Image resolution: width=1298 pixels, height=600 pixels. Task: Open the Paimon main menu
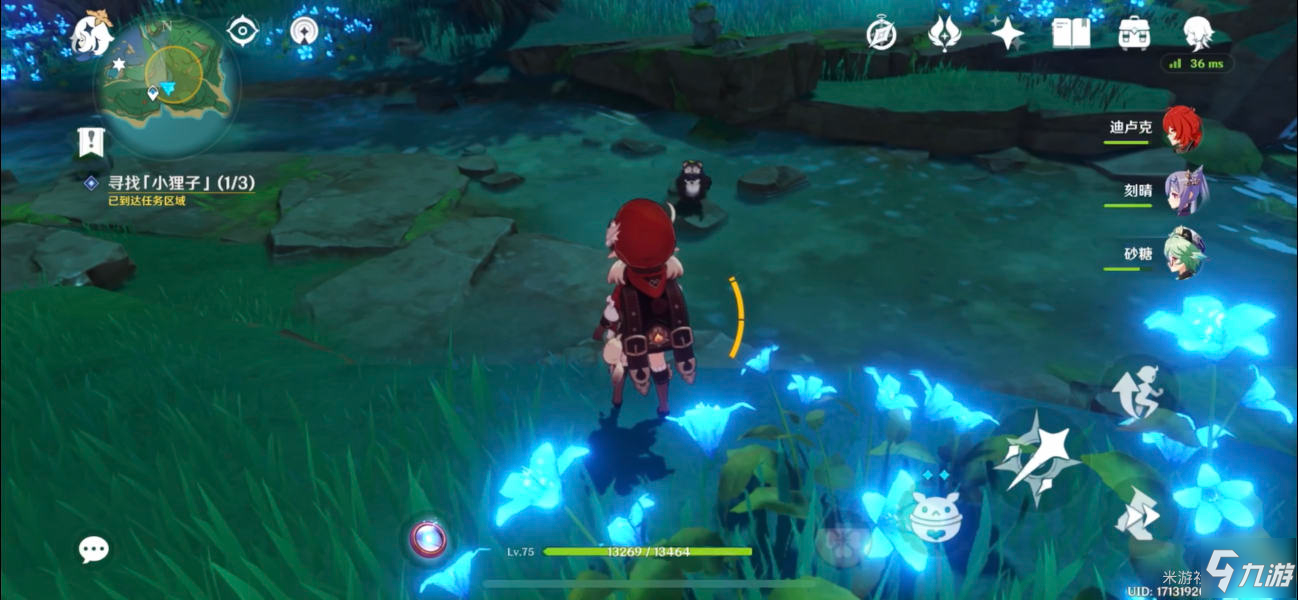[92, 35]
